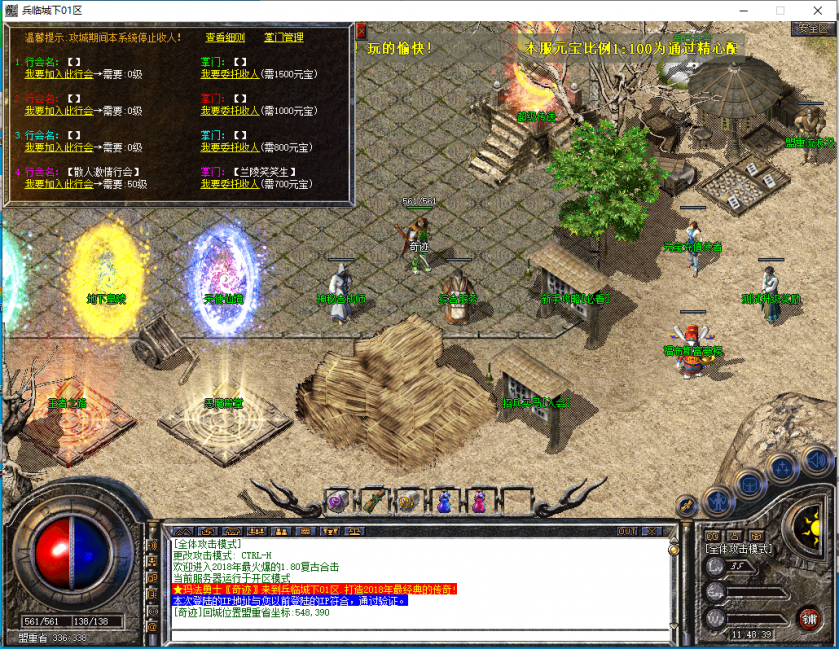Open the 查看细则 rules link
This screenshot has height=649, width=840.
pos(225,38)
